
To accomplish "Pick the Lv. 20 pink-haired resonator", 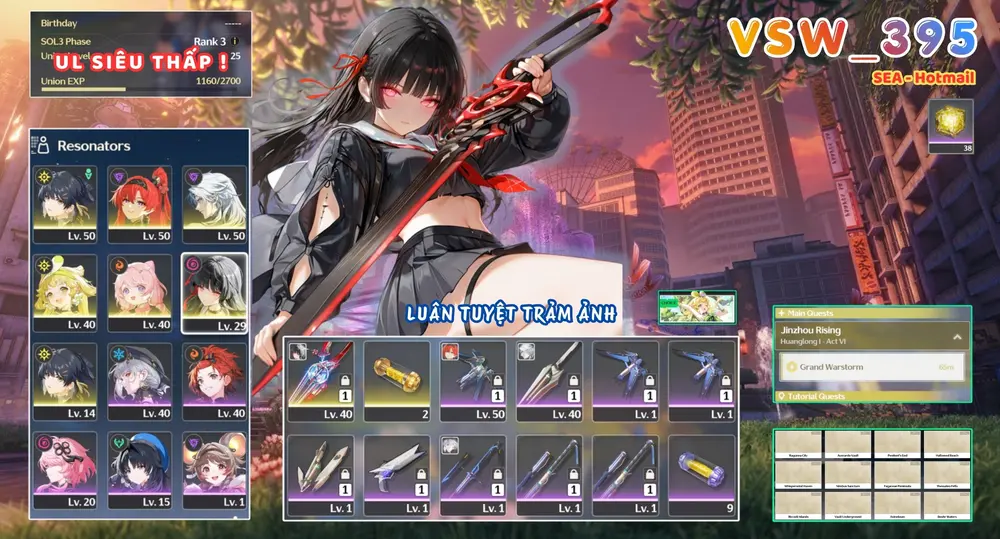I will [66, 470].
